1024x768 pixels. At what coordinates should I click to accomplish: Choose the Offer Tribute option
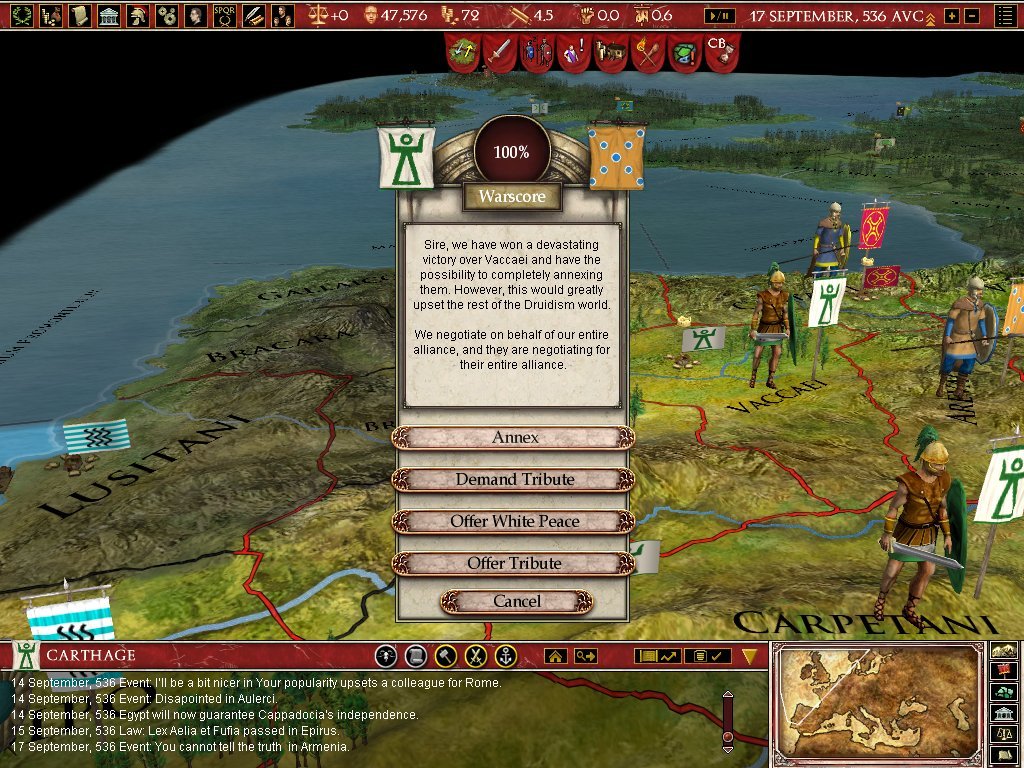(514, 564)
